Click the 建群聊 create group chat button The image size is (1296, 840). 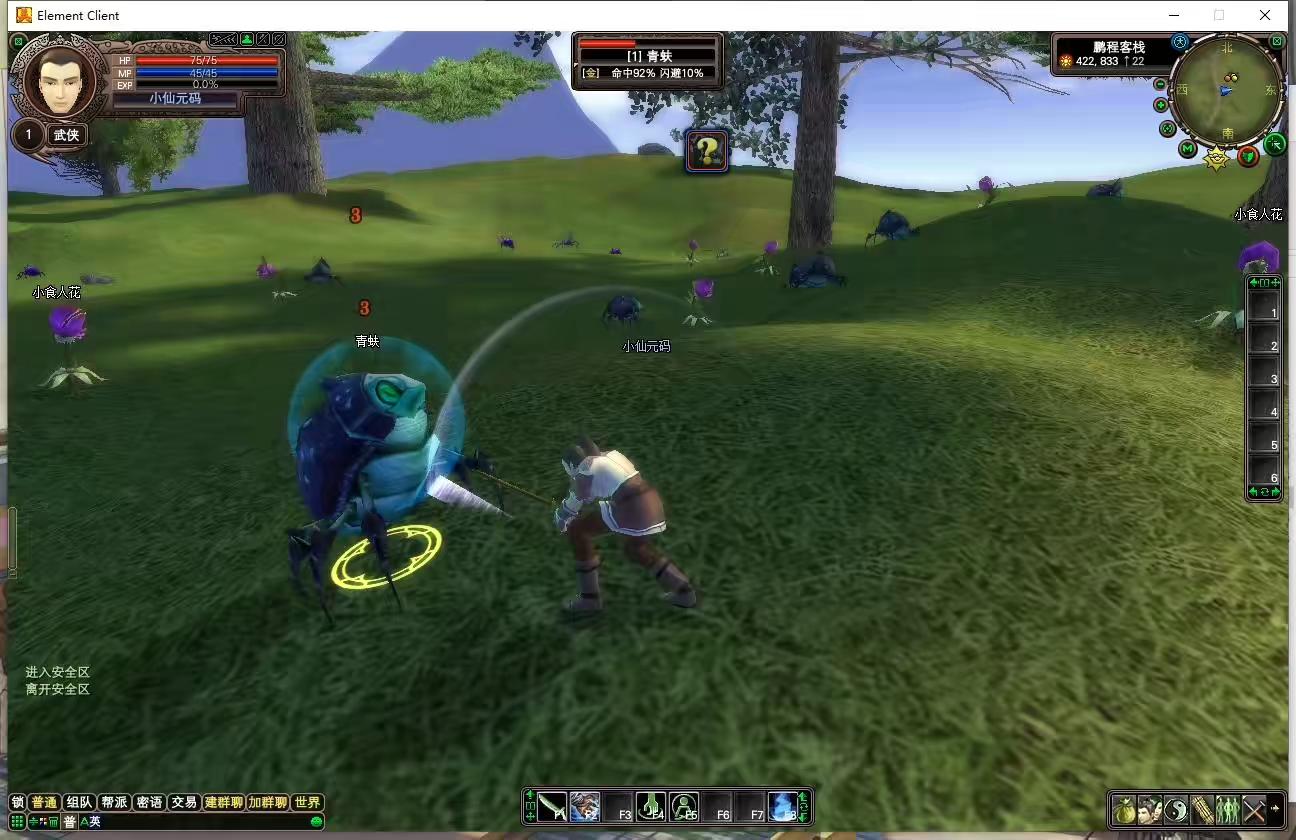223,802
